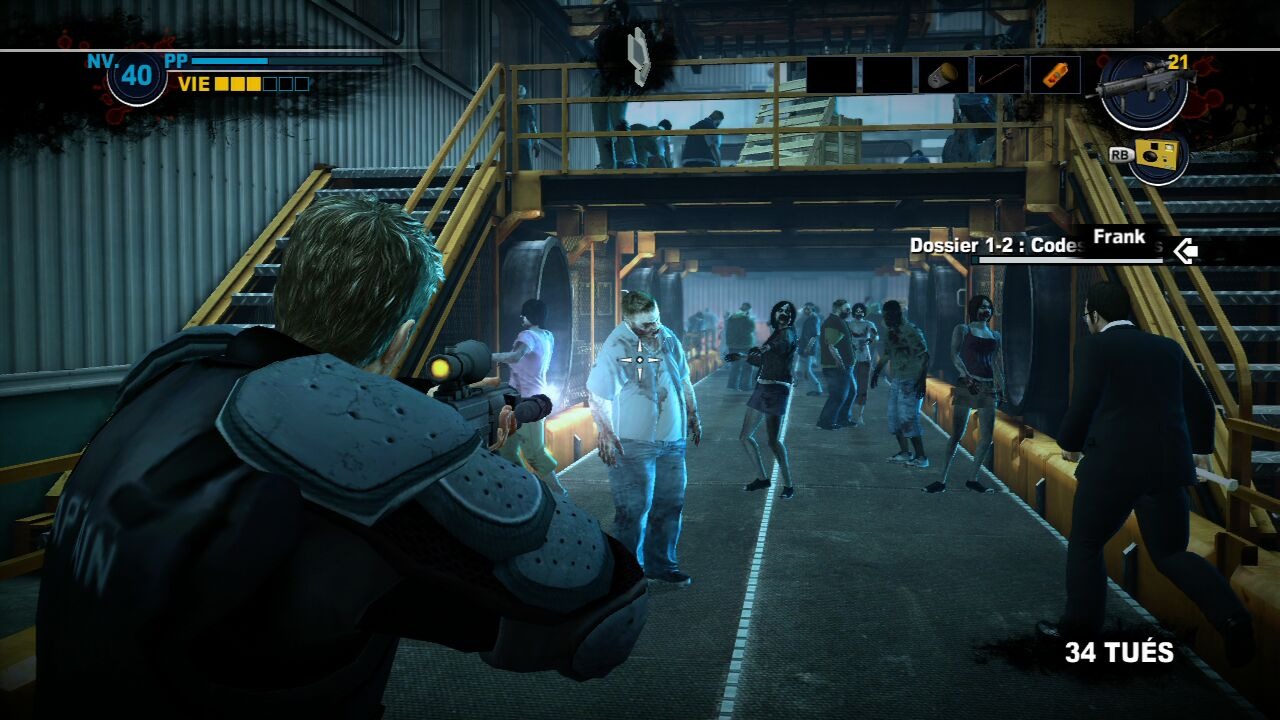Choose the crowbar inventory slot

[x=999, y=75]
